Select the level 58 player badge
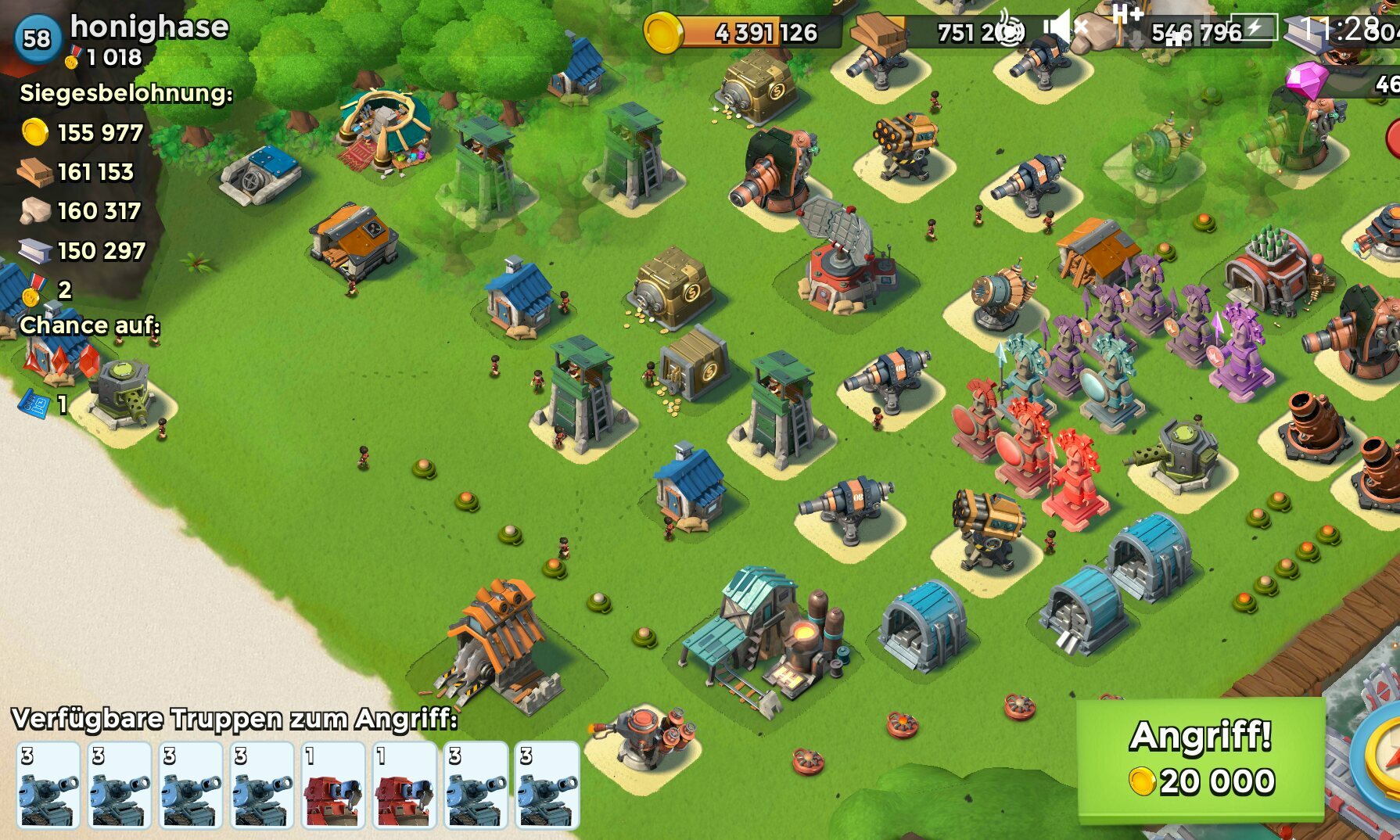This screenshot has width=1400, height=840. tap(37, 38)
